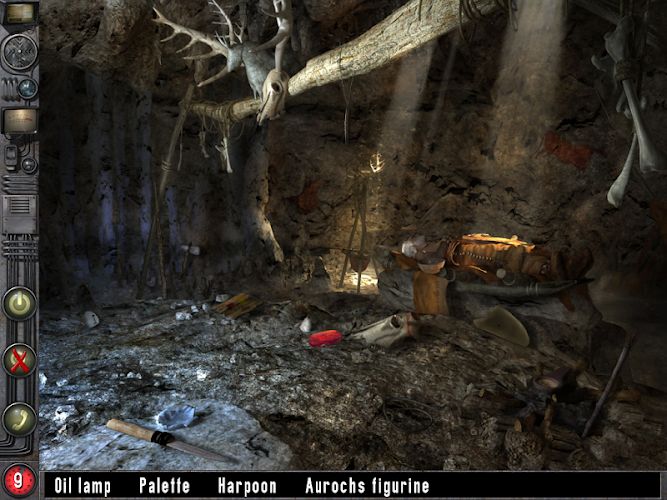Viewport: 667px width, 500px height.
Task: Select Palette in the item list
Action: (x=164, y=487)
